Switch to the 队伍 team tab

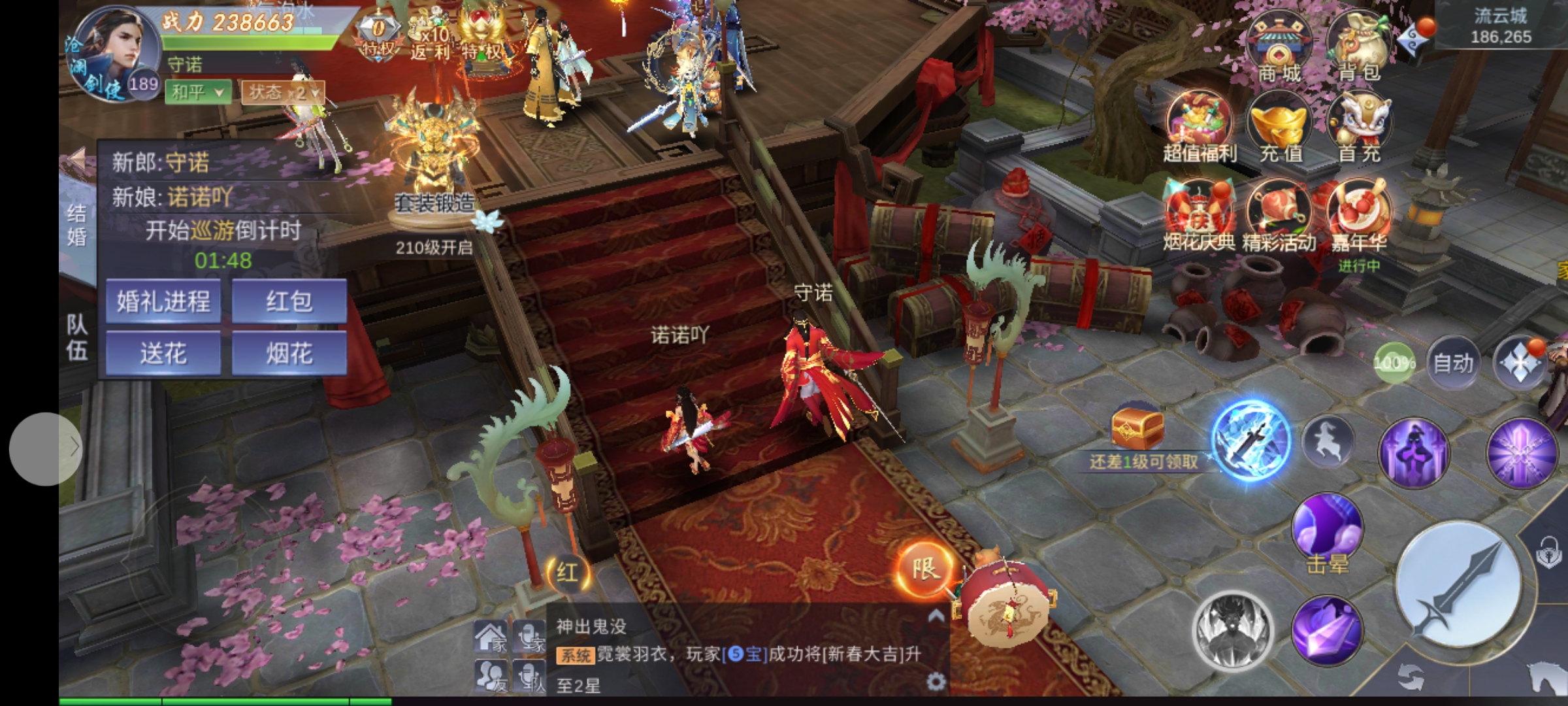pos(76,337)
